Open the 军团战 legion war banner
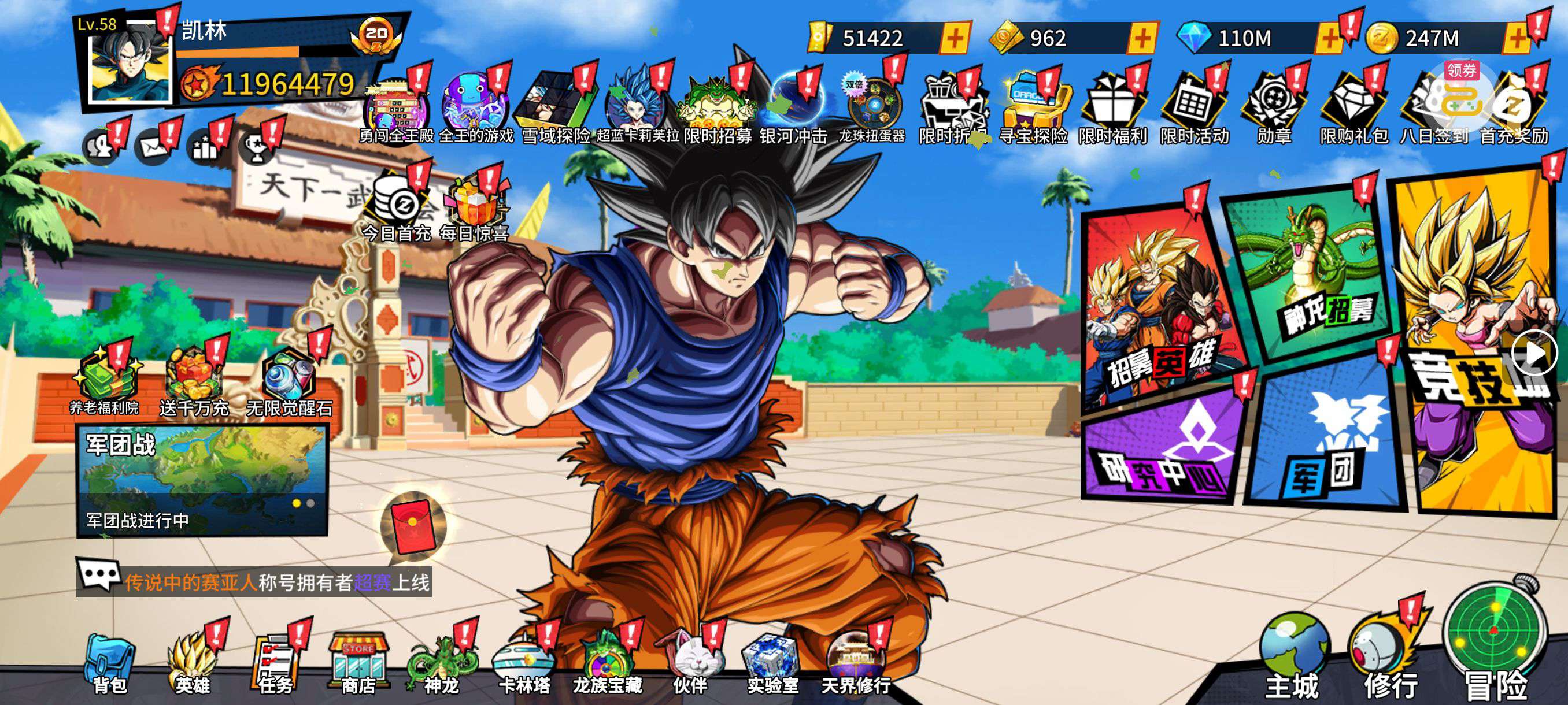The width and height of the screenshot is (1568, 705). coord(201,481)
